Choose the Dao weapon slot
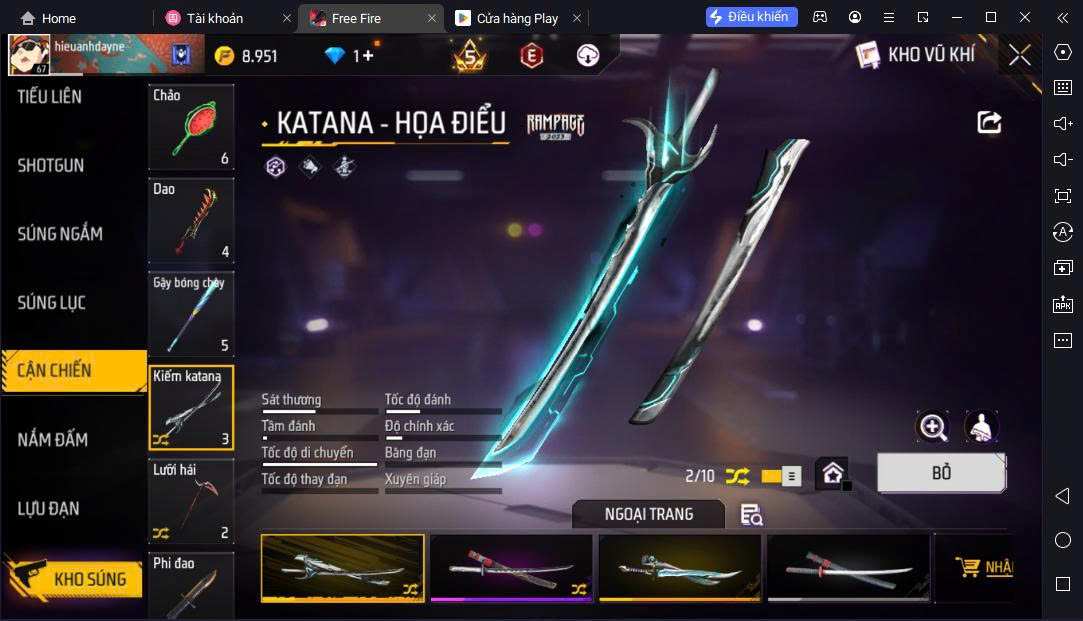Image resolution: width=1083 pixels, height=621 pixels. 191,220
